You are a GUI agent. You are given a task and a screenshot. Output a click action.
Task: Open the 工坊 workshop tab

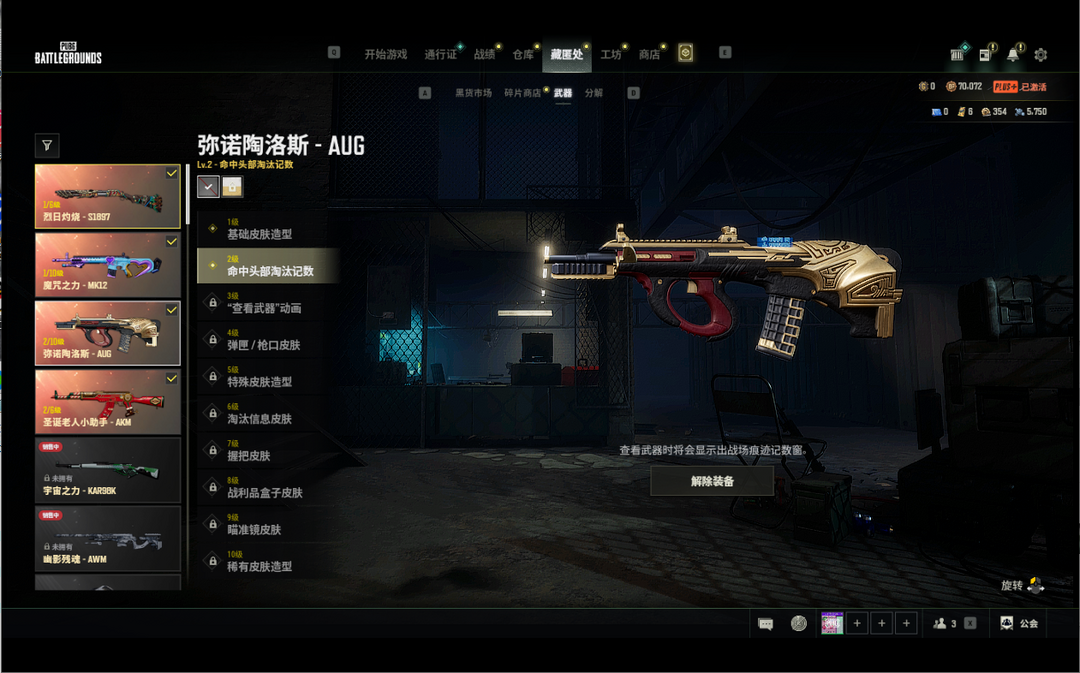click(611, 54)
